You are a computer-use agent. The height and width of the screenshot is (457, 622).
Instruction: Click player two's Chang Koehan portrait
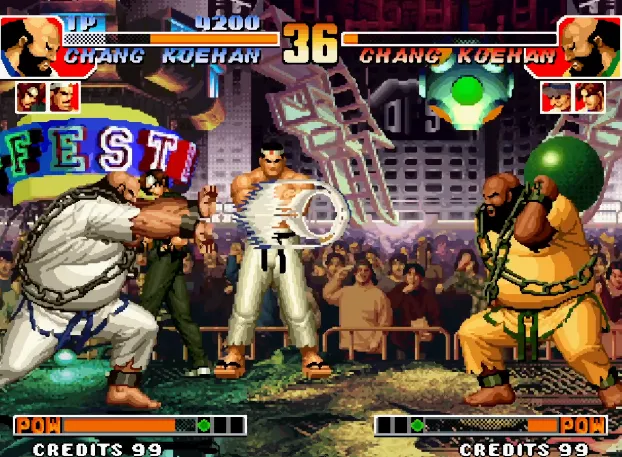590,43
